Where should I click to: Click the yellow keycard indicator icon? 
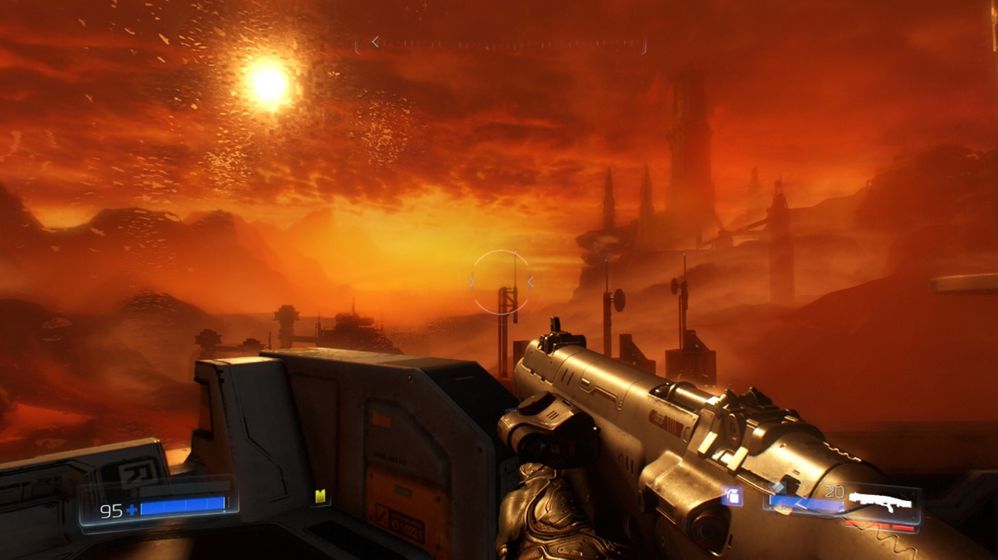pyautogui.click(x=320, y=496)
